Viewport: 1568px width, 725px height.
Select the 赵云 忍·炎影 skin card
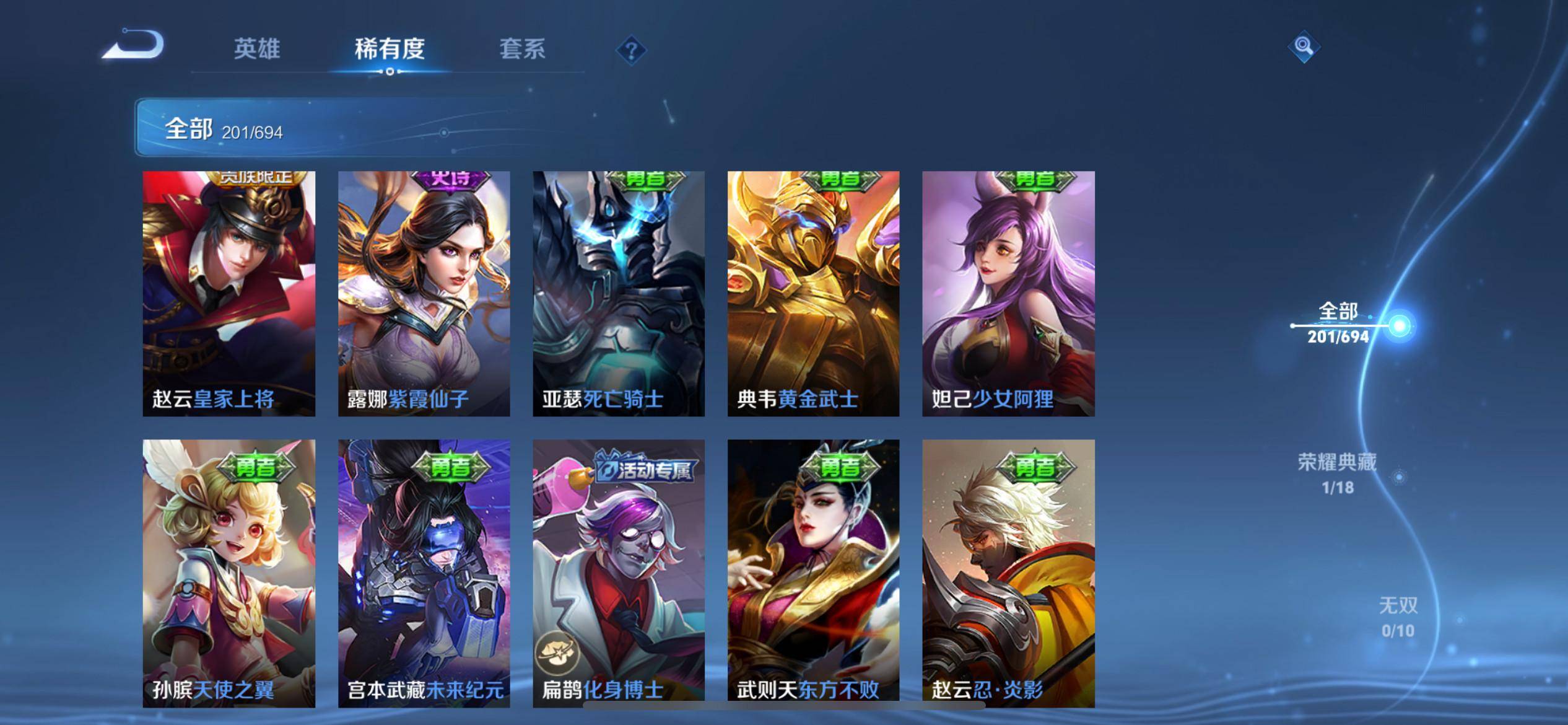click(x=1008, y=573)
